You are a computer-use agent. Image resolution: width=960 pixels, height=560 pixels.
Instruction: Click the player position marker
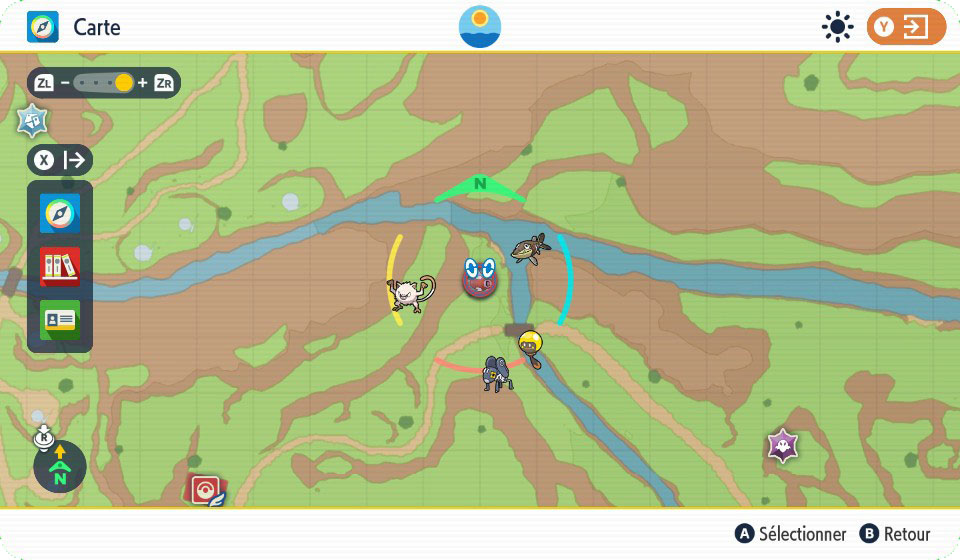pyautogui.click(x=480, y=278)
